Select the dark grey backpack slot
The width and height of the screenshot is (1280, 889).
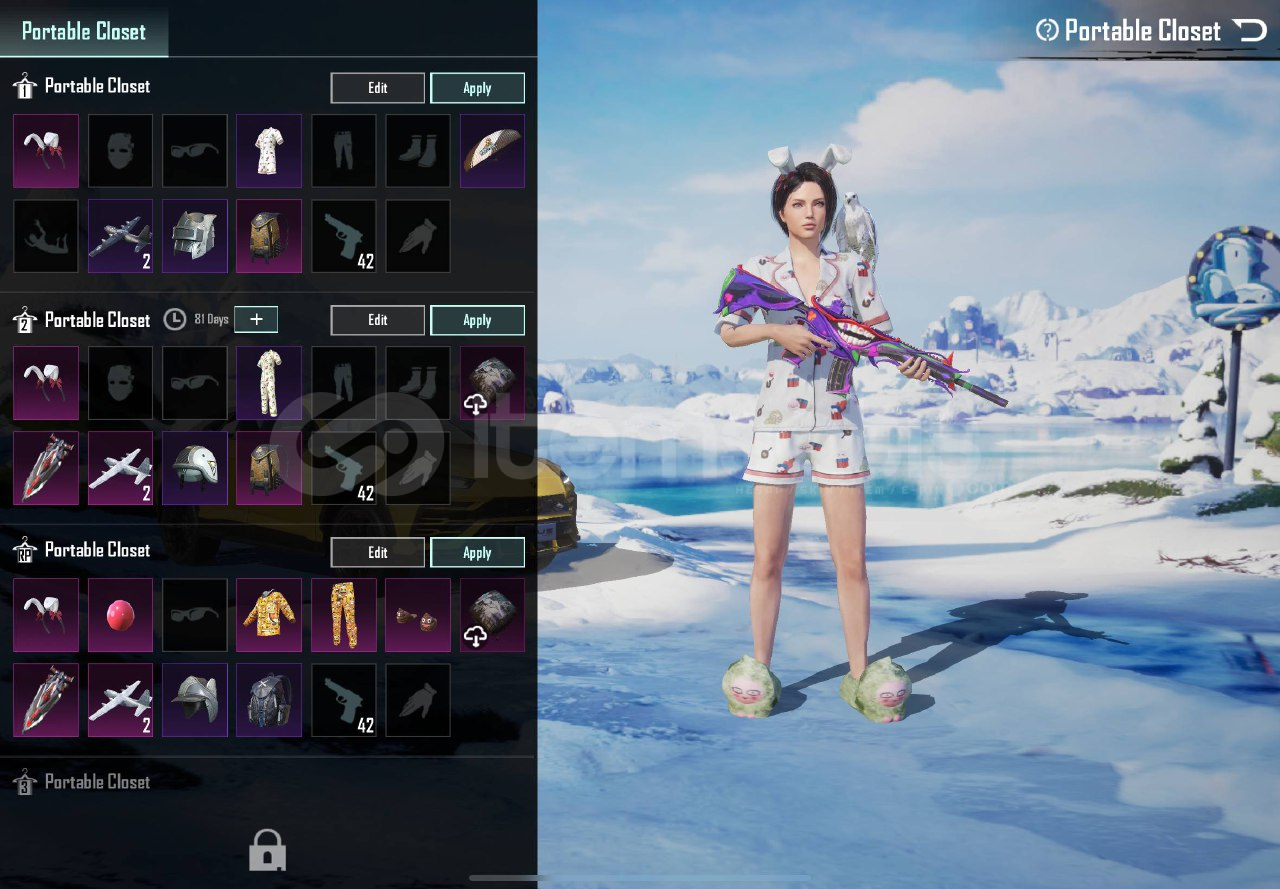[x=269, y=700]
